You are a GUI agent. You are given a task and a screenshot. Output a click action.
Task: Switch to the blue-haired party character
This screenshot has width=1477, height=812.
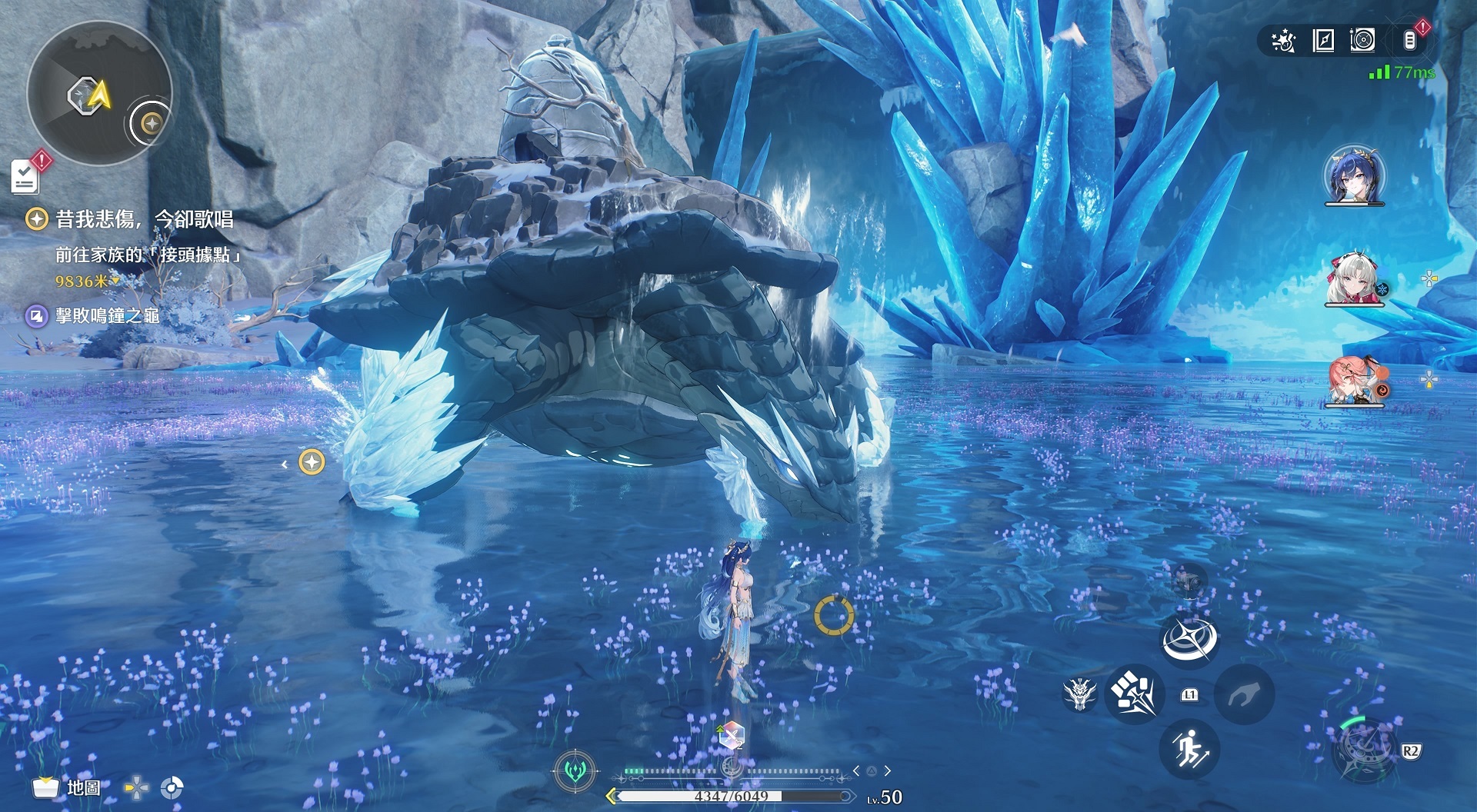[x=1354, y=175]
